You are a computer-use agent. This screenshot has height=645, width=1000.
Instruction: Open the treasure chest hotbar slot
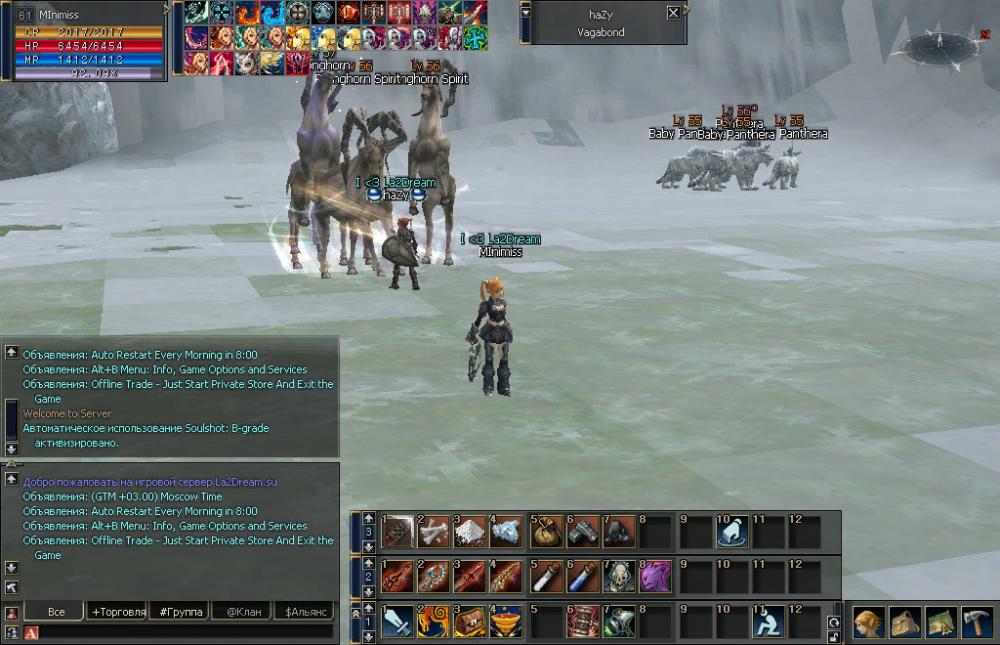coord(471,622)
